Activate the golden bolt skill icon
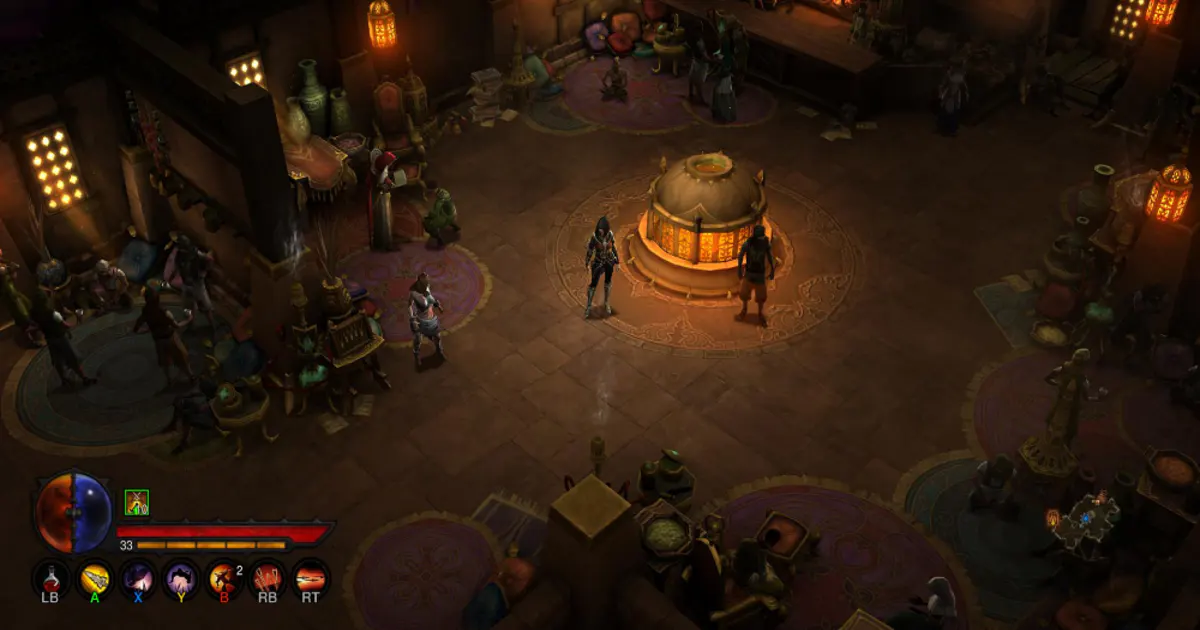 click(x=95, y=578)
